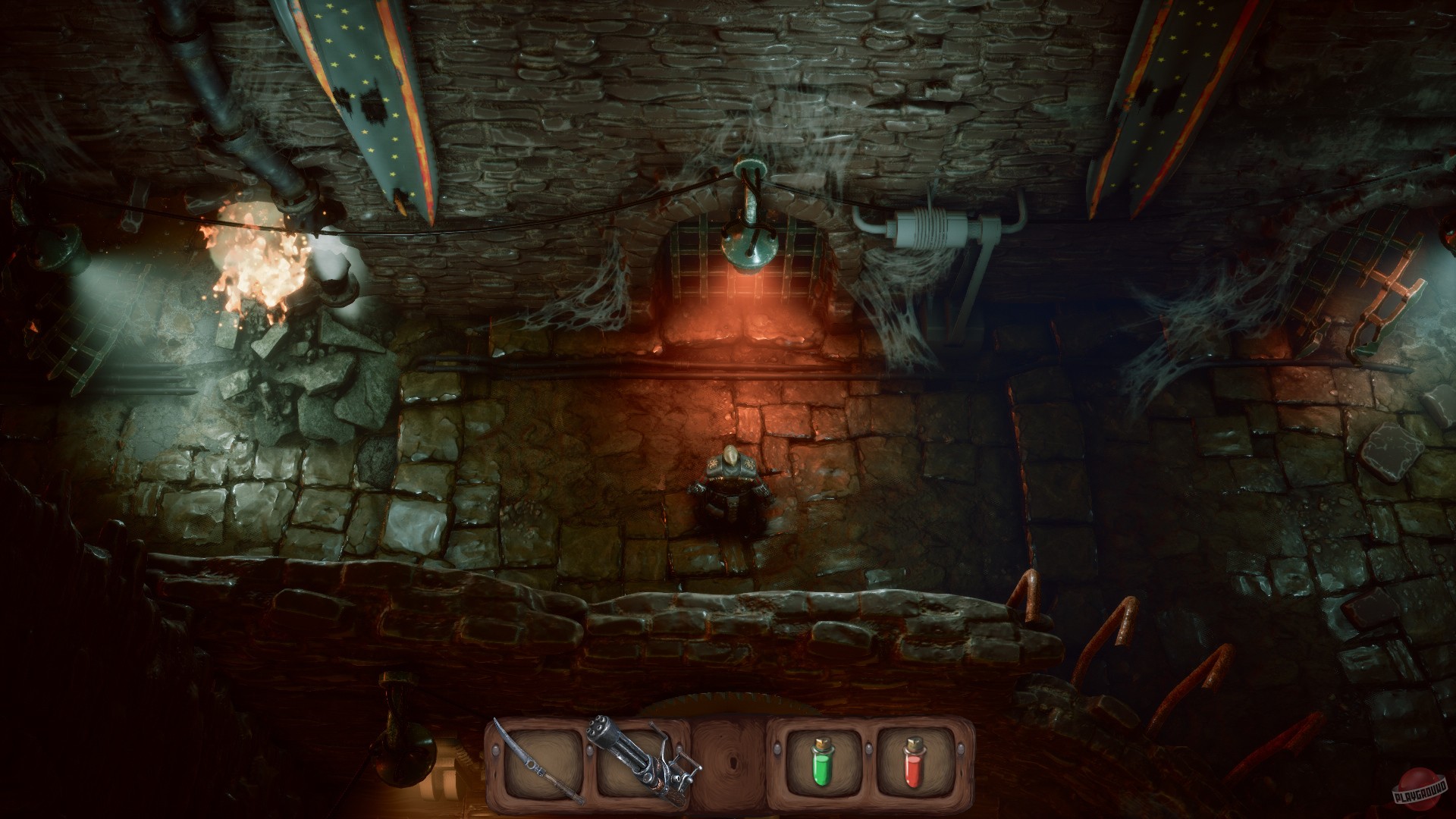
Task: Use the green potion vial
Action: tap(823, 764)
